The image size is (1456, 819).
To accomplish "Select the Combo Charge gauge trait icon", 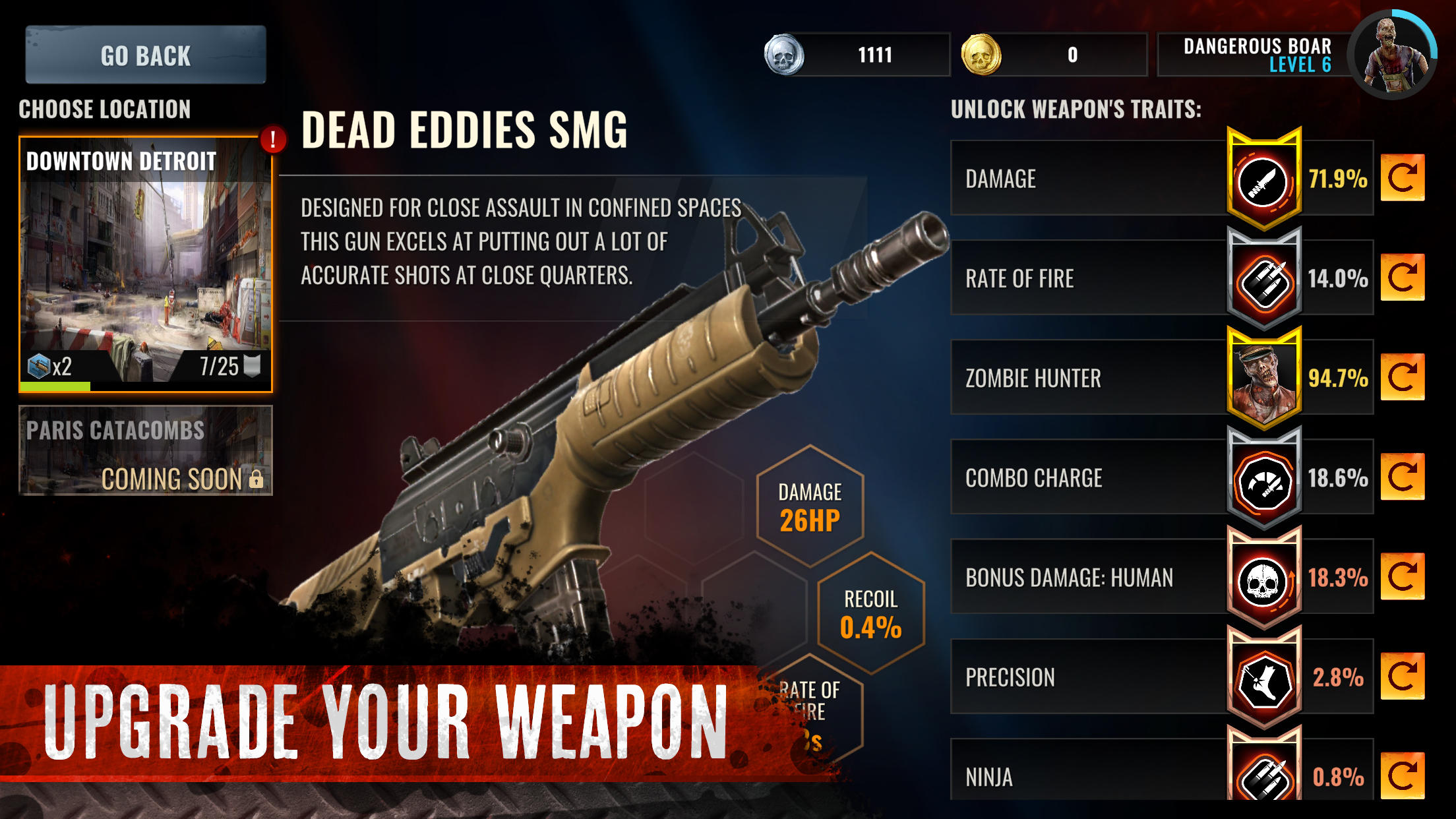I will 1265,478.
